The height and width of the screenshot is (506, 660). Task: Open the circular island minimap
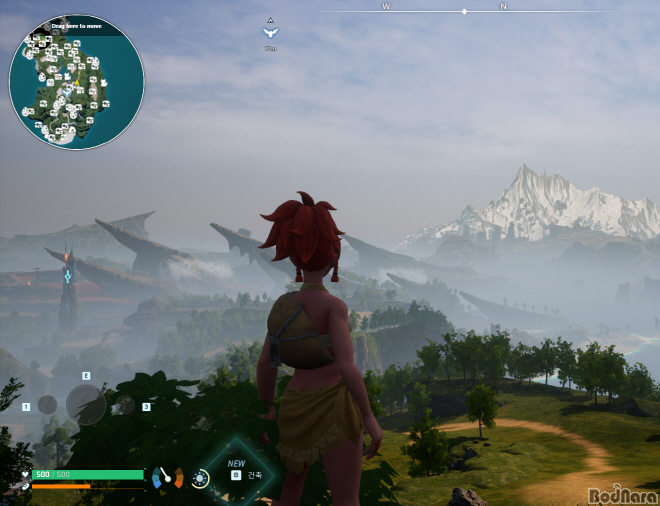[76, 83]
